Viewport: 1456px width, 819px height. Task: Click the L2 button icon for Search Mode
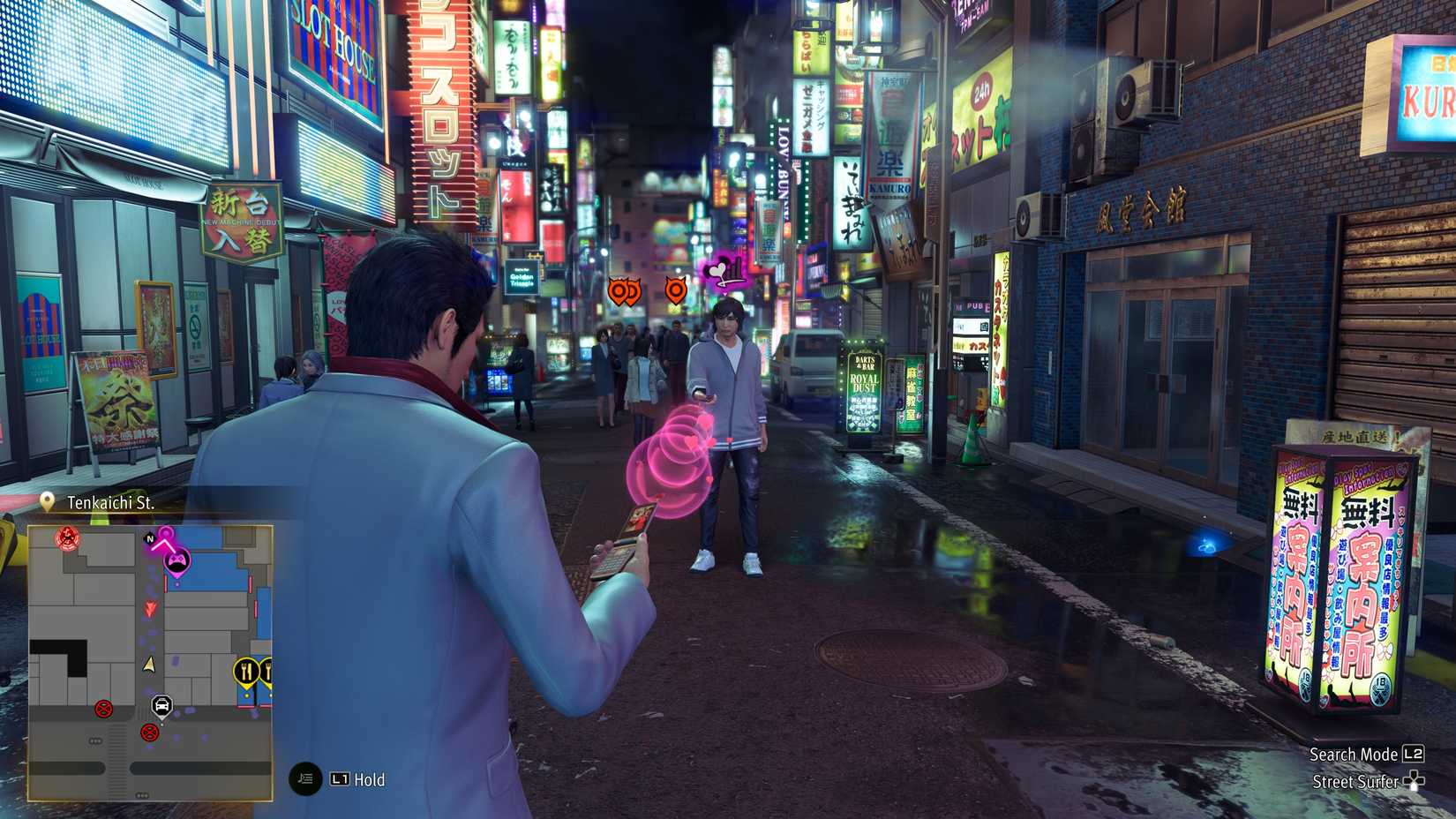tap(1413, 755)
